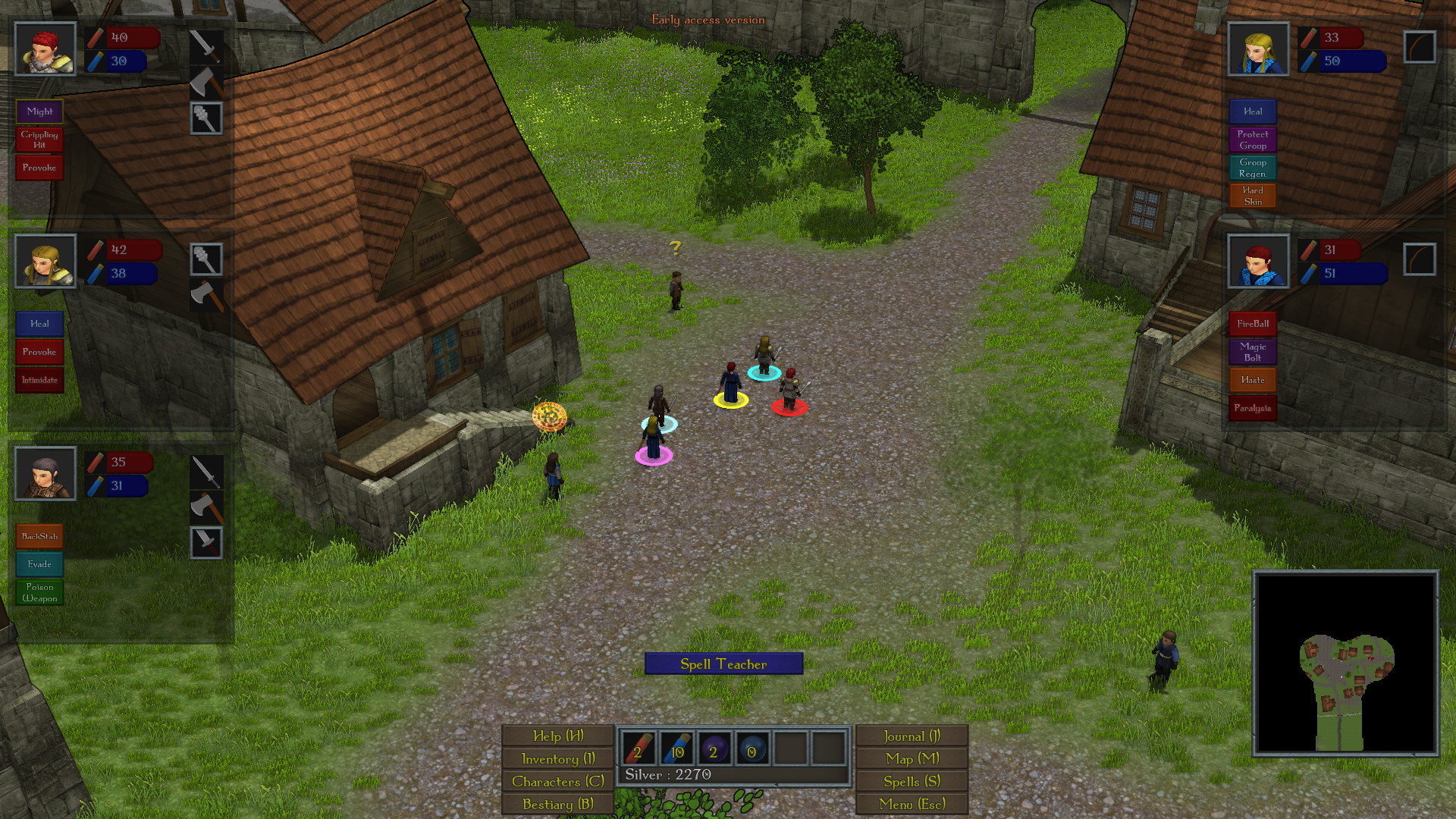This screenshot has width=1456, height=819.
Task: Open the Spells screen
Action: (912, 780)
